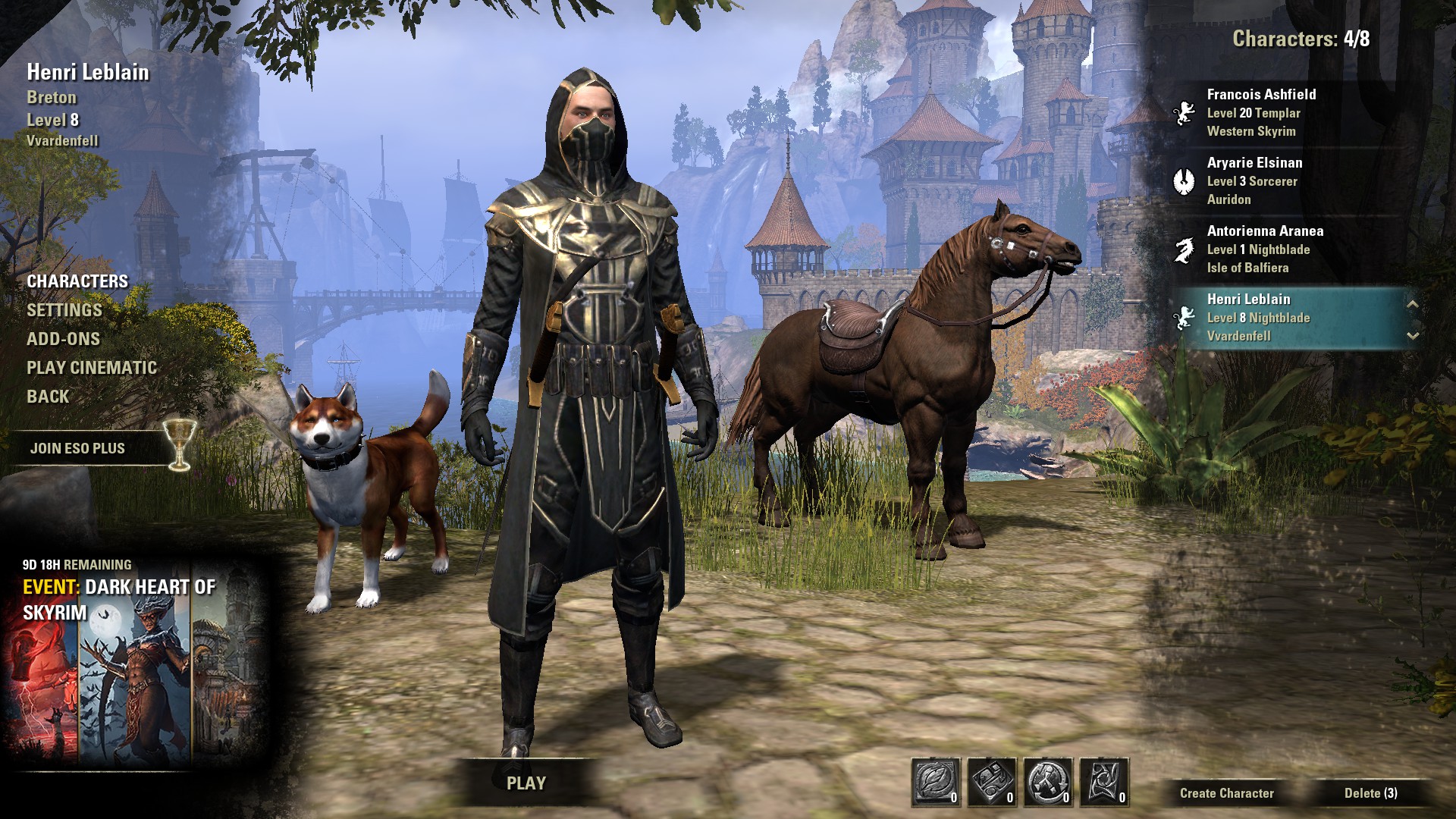Click the golden chalice beside Join ESO Plus
The image size is (1456, 819).
click(x=178, y=447)
